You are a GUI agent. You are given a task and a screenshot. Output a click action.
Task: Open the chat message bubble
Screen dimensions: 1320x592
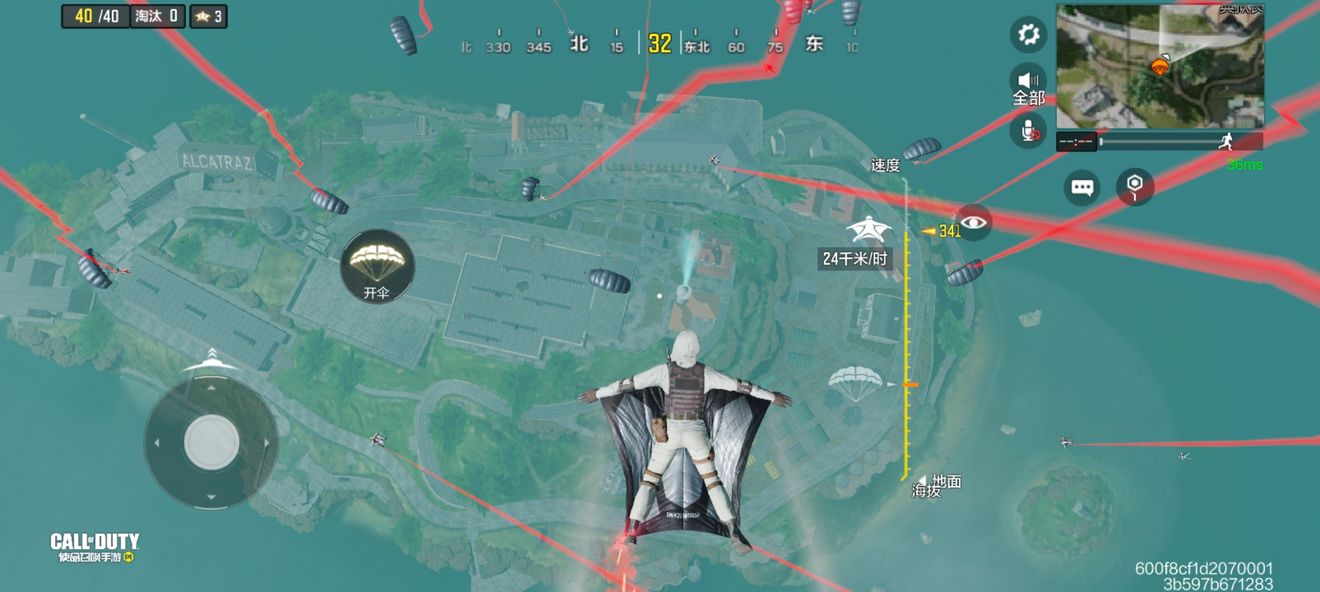point(1082,187)
